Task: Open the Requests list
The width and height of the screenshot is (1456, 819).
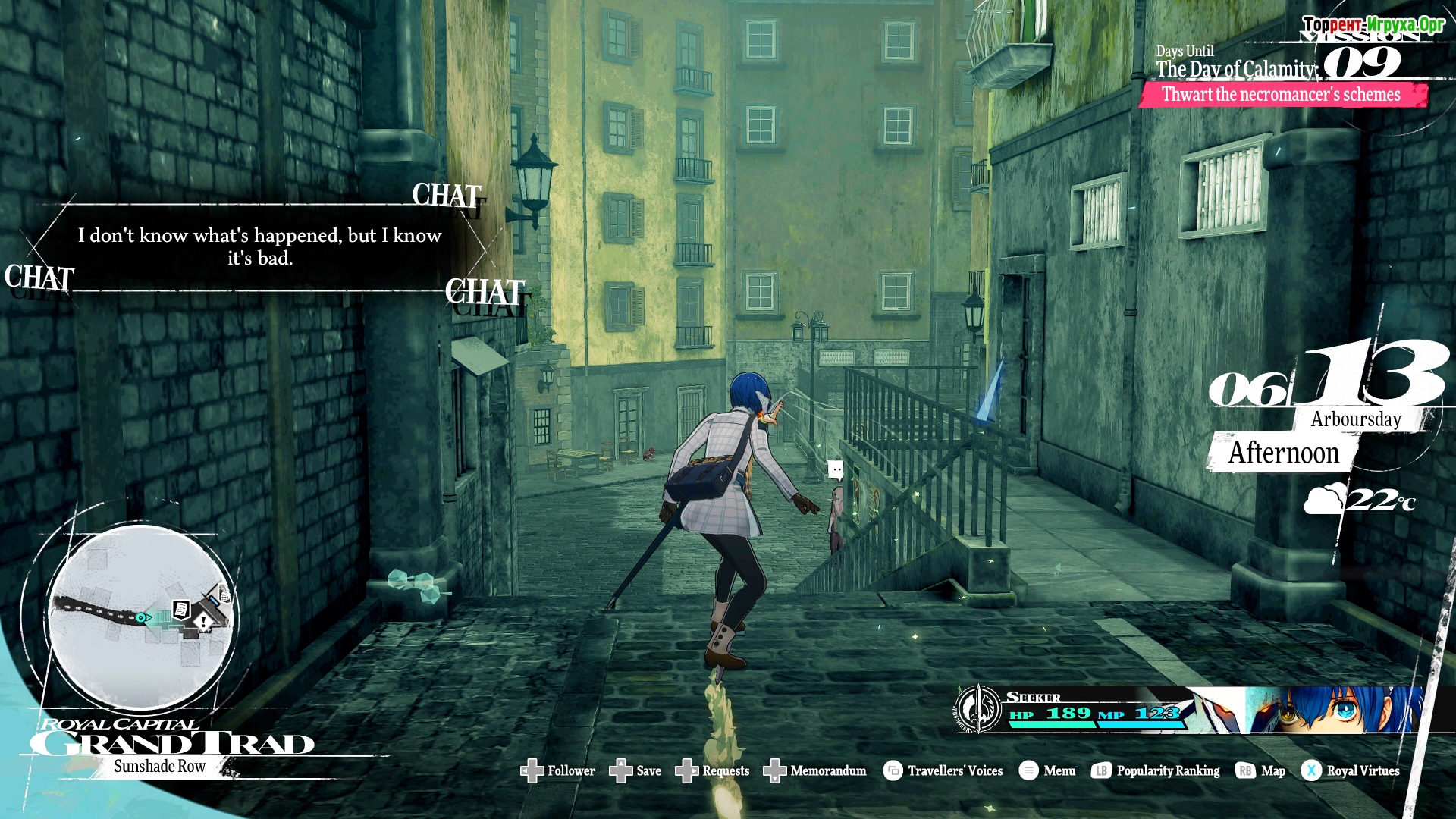Action: coord(712,770)
